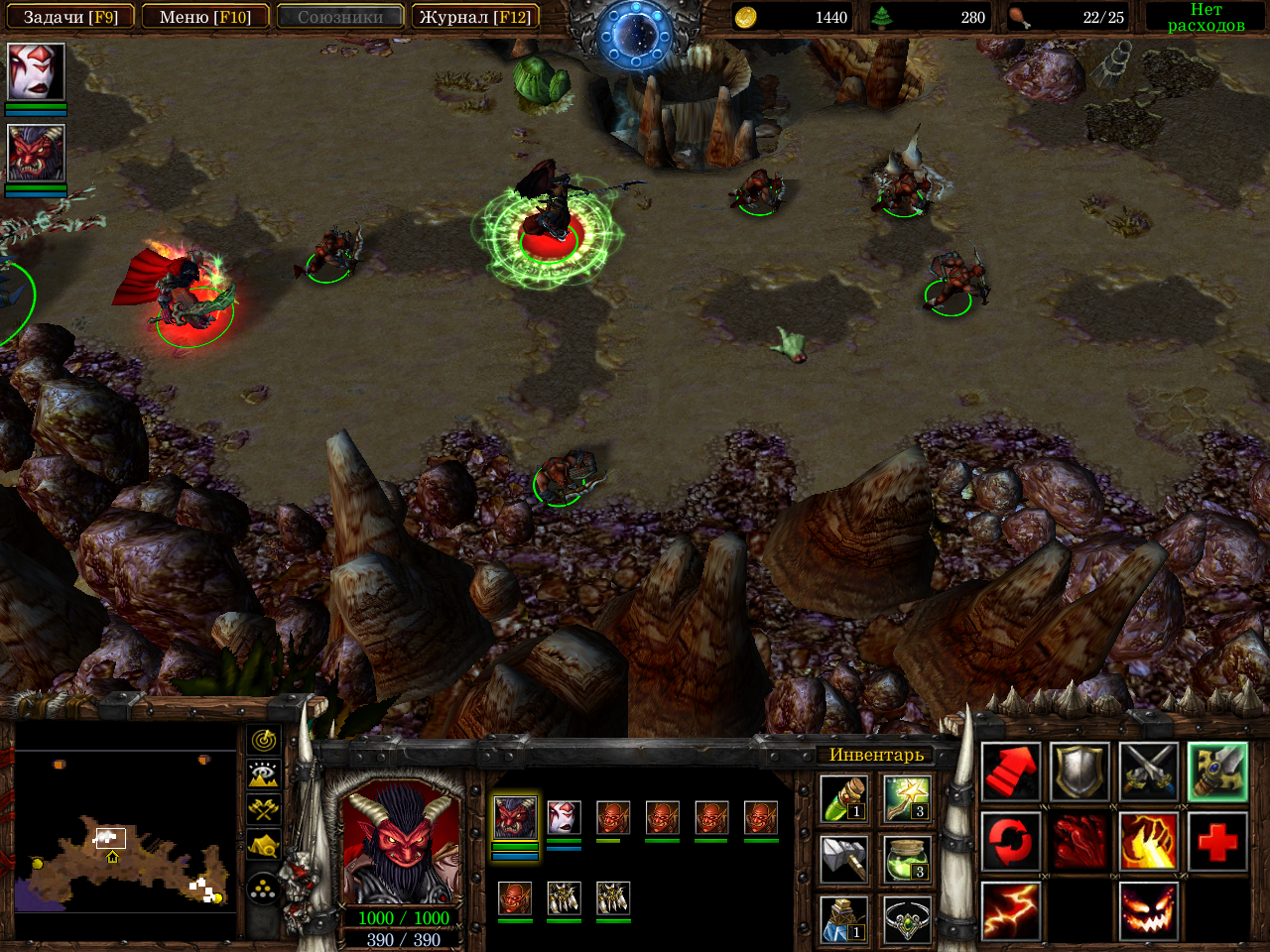Image resolution: width=1270 pixels, height=952 pixels.
Task: Open the formation toggle button with dots
Action: click(x=264, y=890)
